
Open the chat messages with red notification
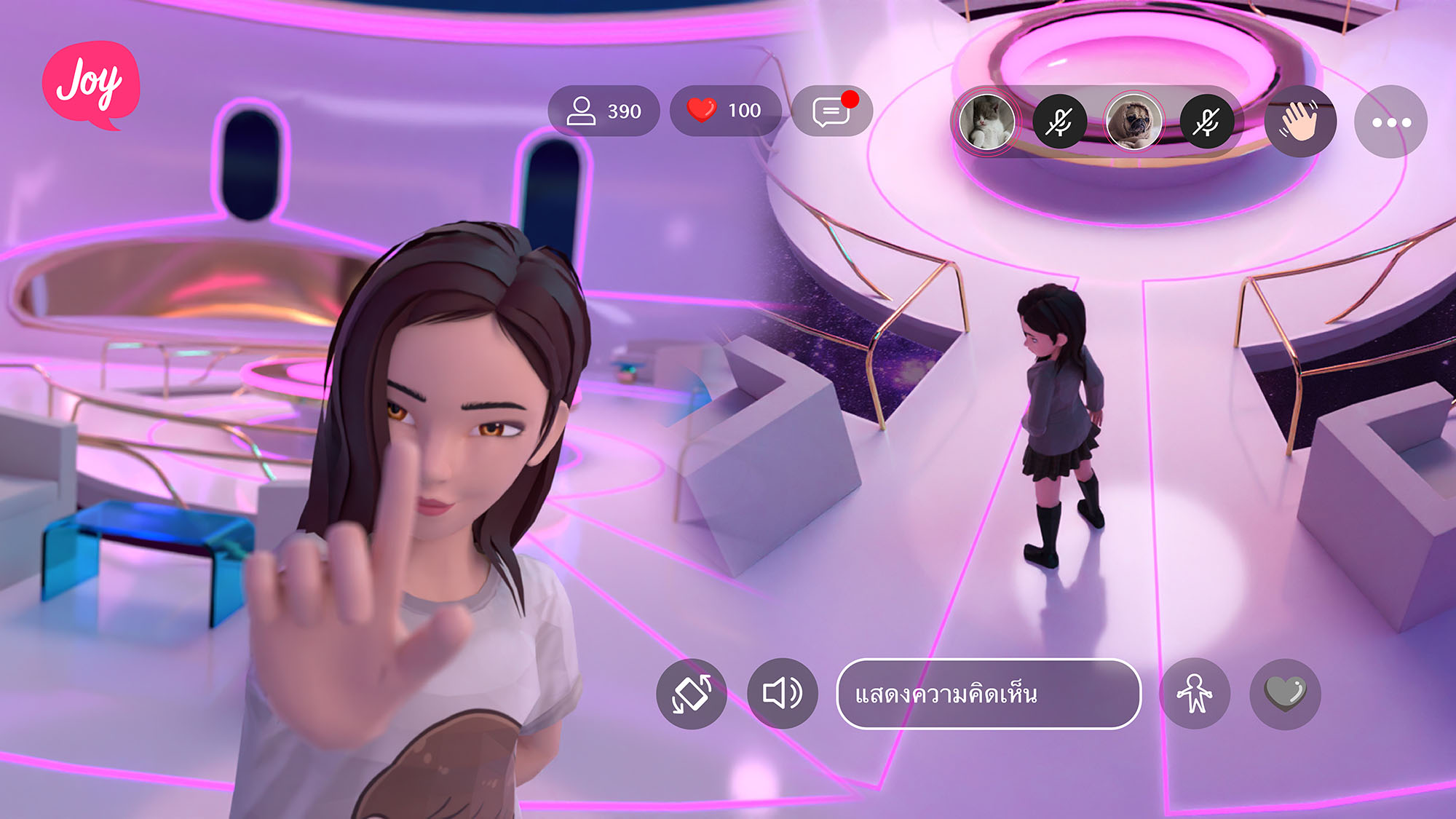tap(831, 111)
